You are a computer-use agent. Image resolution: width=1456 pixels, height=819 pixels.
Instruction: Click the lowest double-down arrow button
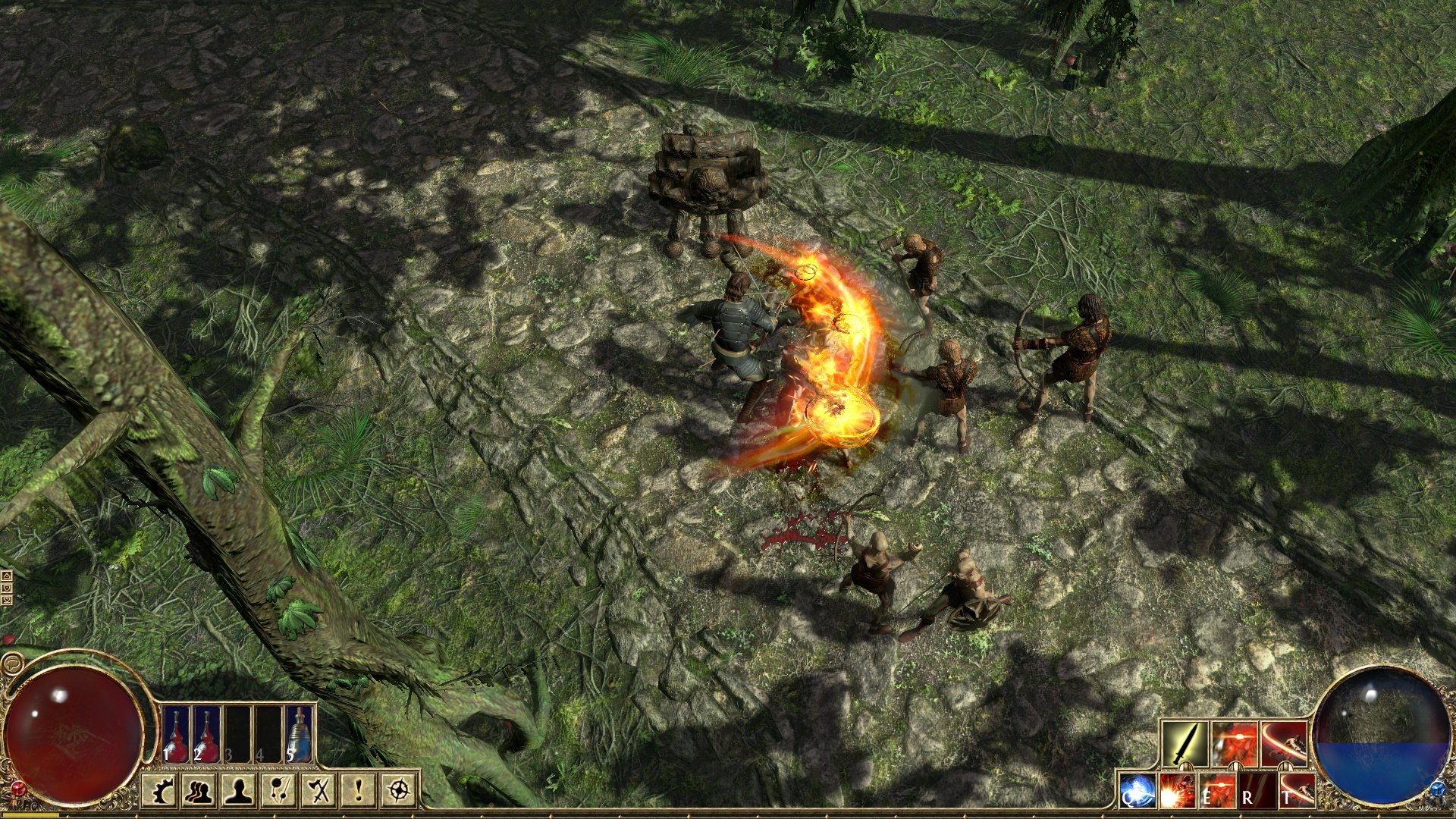[x=7, y=601]
